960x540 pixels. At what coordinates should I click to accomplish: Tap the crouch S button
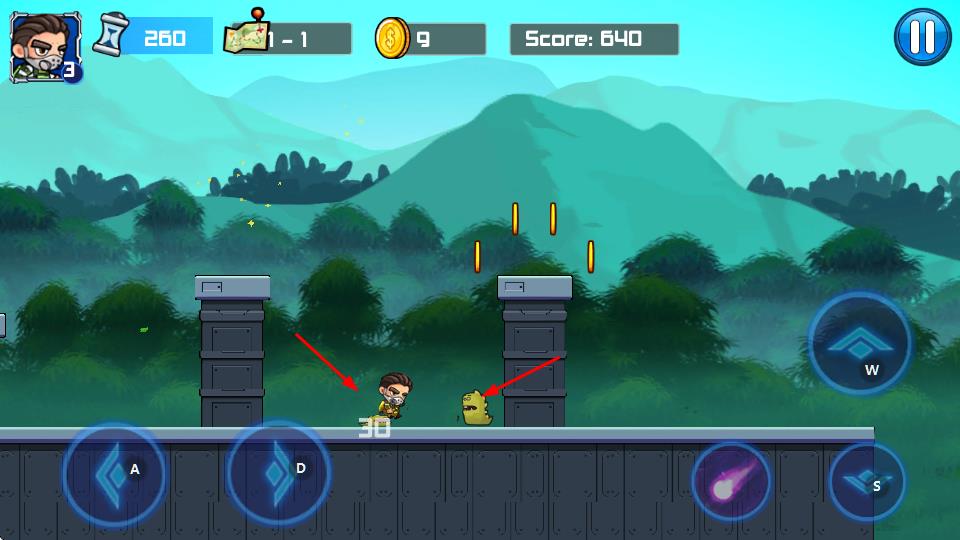click(866, 481)
